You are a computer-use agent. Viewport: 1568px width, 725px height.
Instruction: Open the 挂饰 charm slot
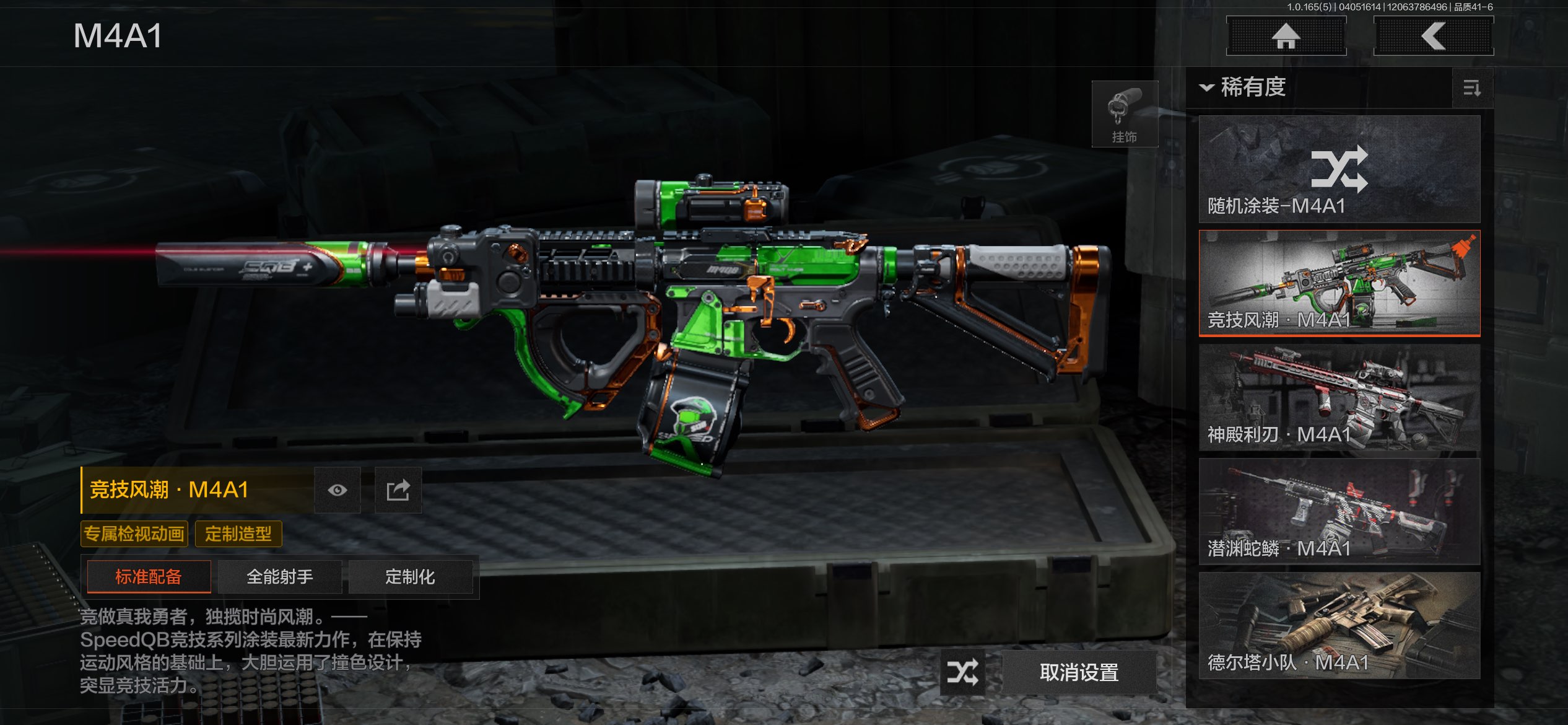tap(1124, 115)
